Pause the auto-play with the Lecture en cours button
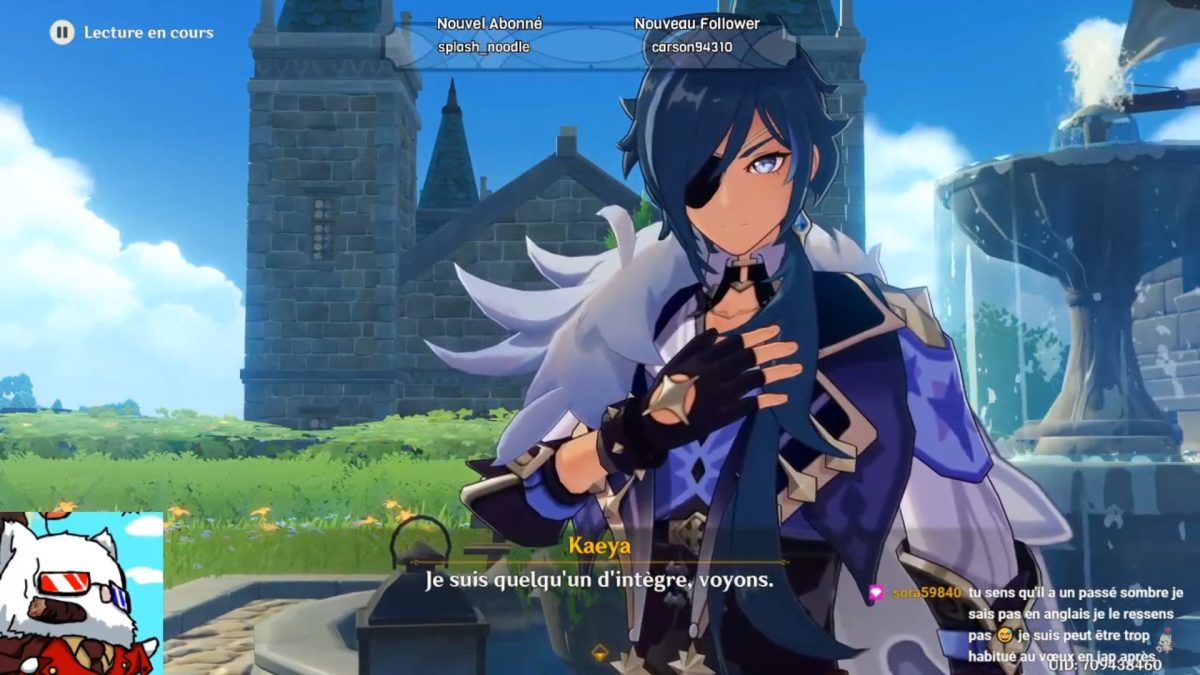Viewport: 1200px width, 675px height. point(62,33)
